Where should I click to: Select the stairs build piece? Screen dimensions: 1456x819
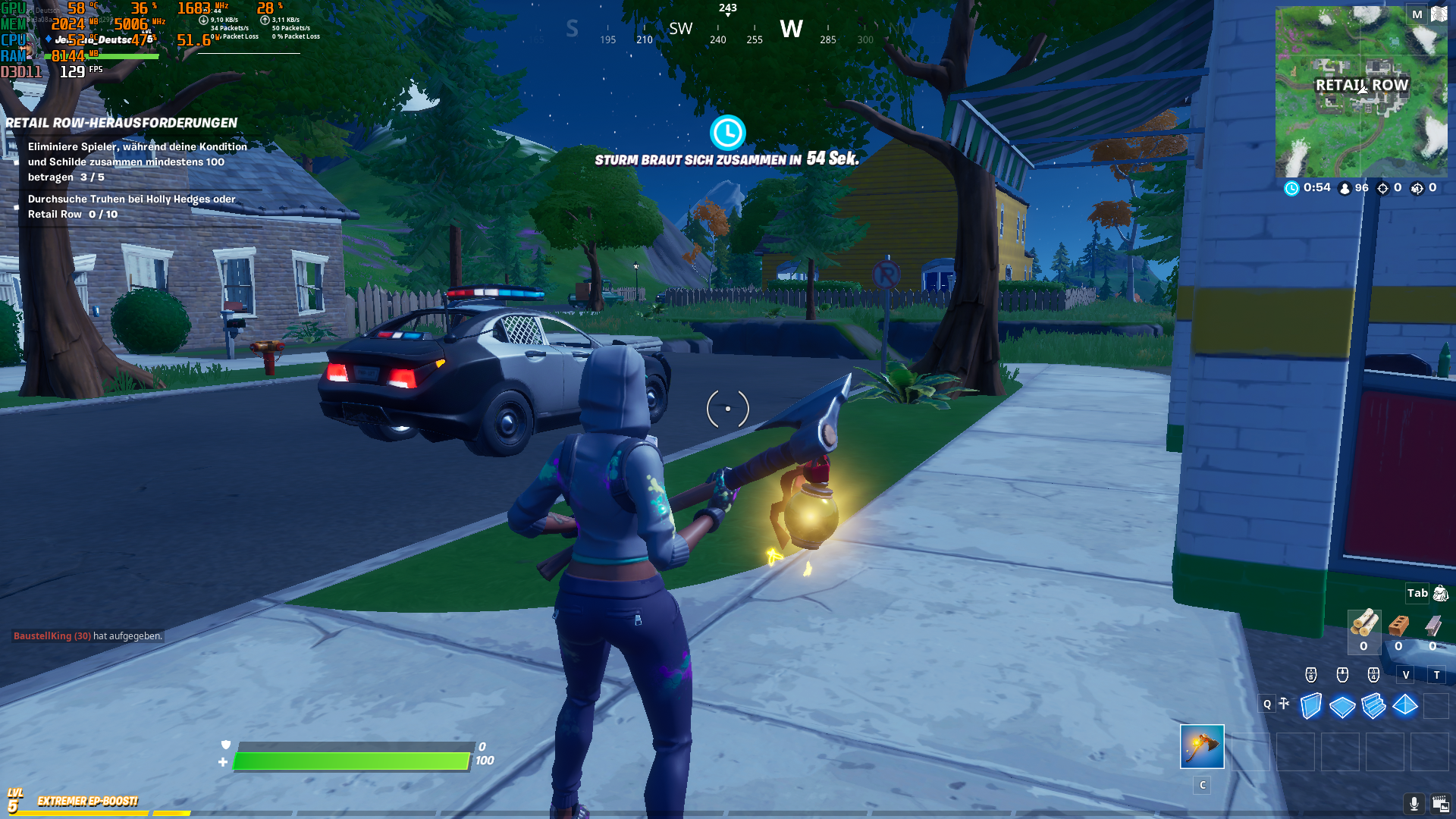(1373, 705)
